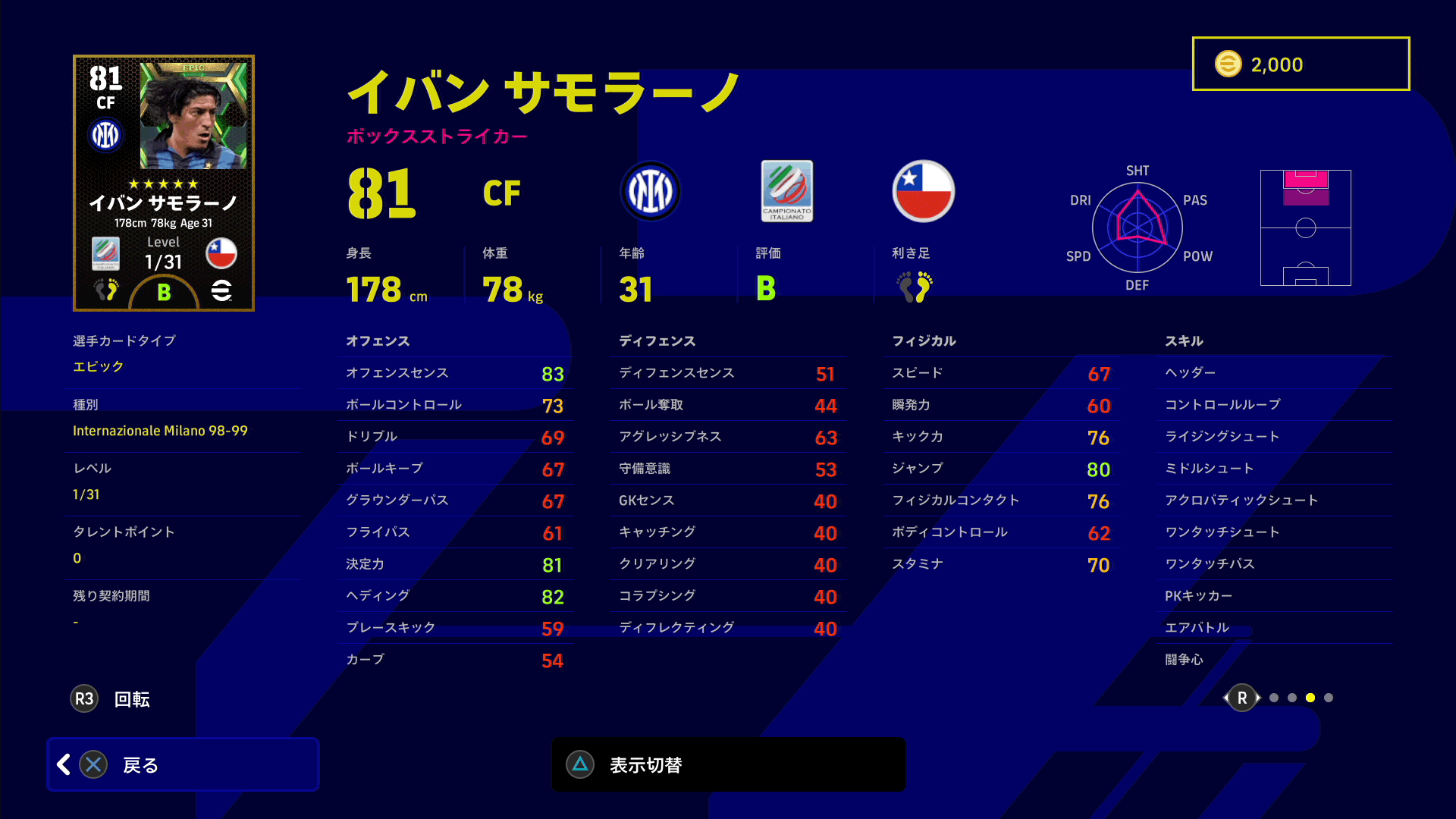Viewport: 1456px width, 819px height.
Task: Click the Inter Milan club badge
Action: [x=650, y=191]
